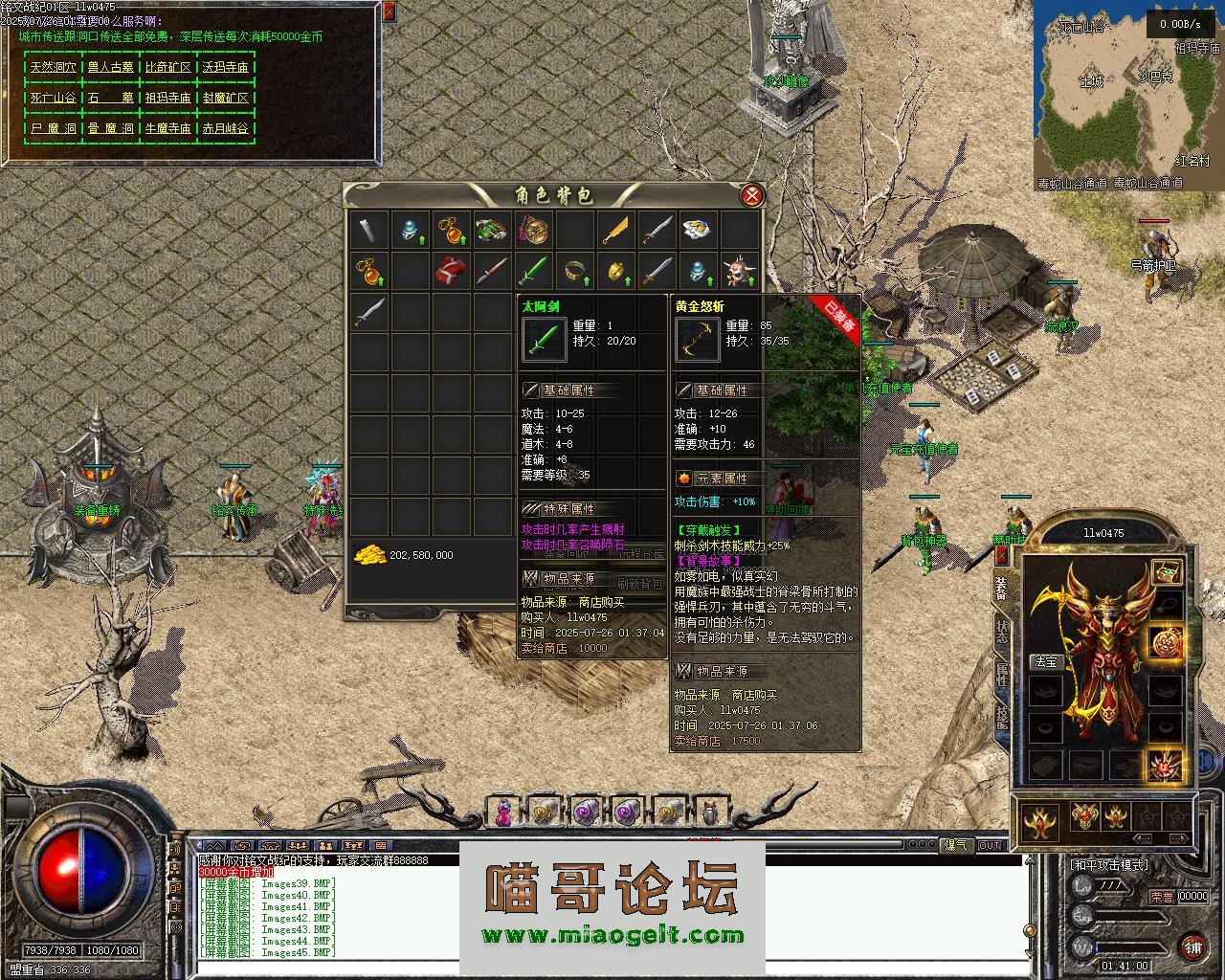Select the green 太阿剑 sword in the bag
This screenshot has height=980, width=1225.
(531, 272)
